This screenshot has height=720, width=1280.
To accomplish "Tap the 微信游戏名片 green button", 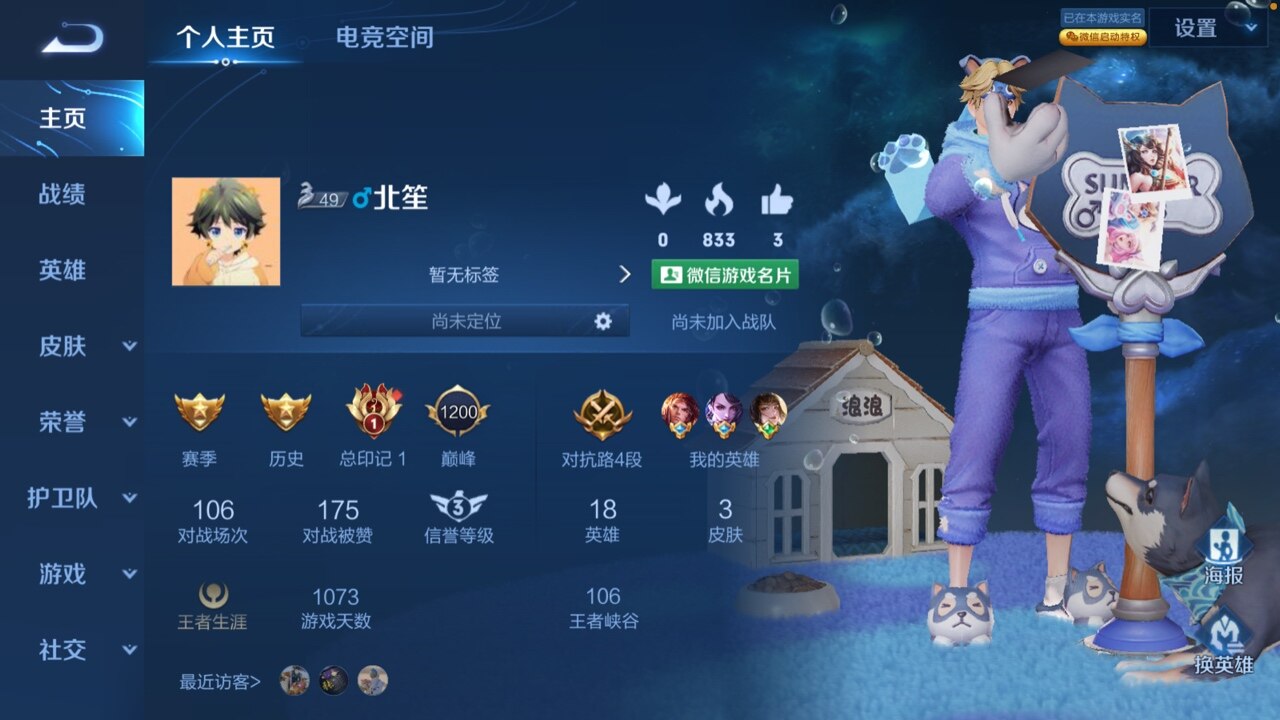I will (x=725, y=275).
